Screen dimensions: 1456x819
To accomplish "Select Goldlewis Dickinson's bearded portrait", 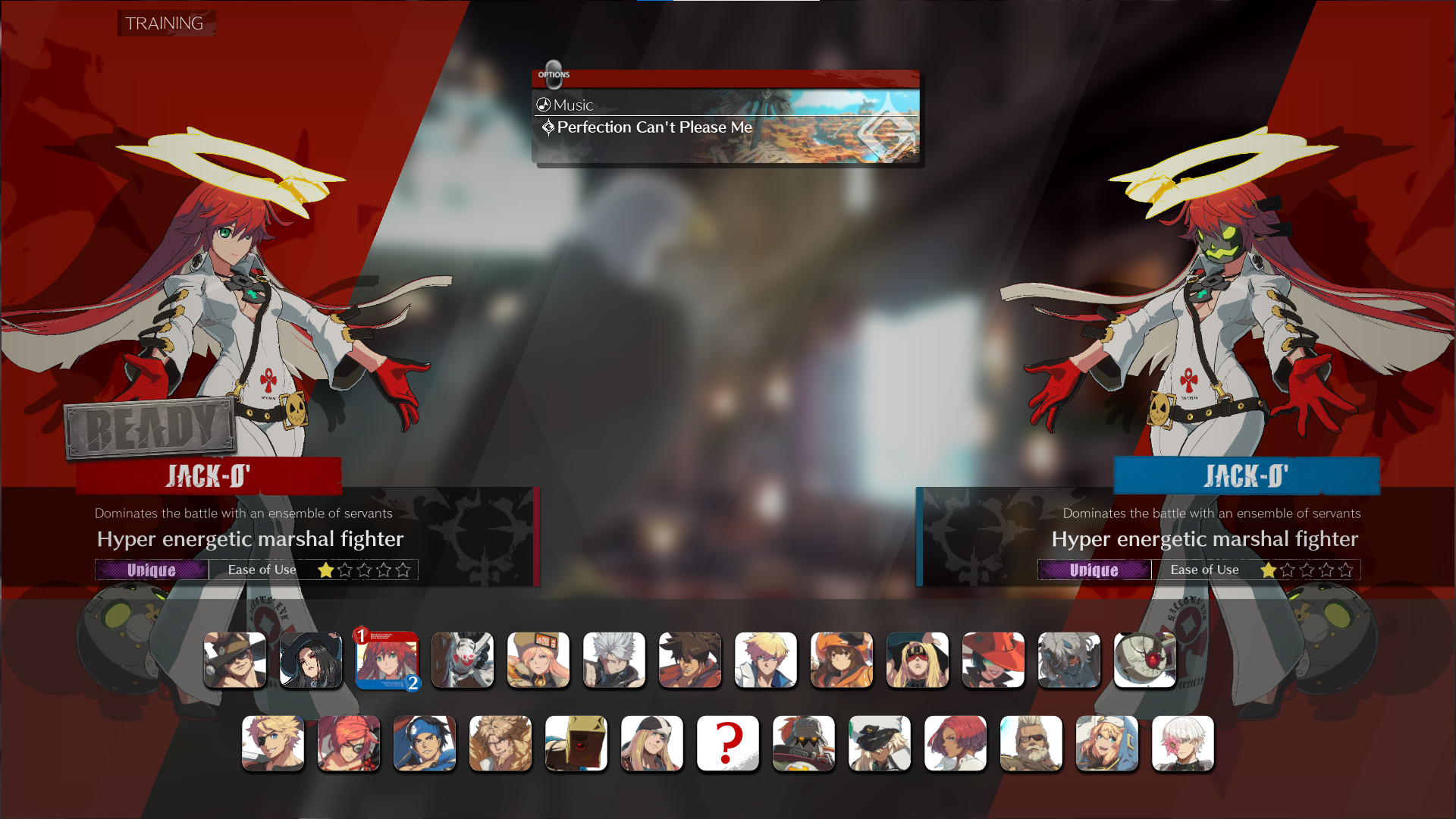I will tap(1031, 743).
